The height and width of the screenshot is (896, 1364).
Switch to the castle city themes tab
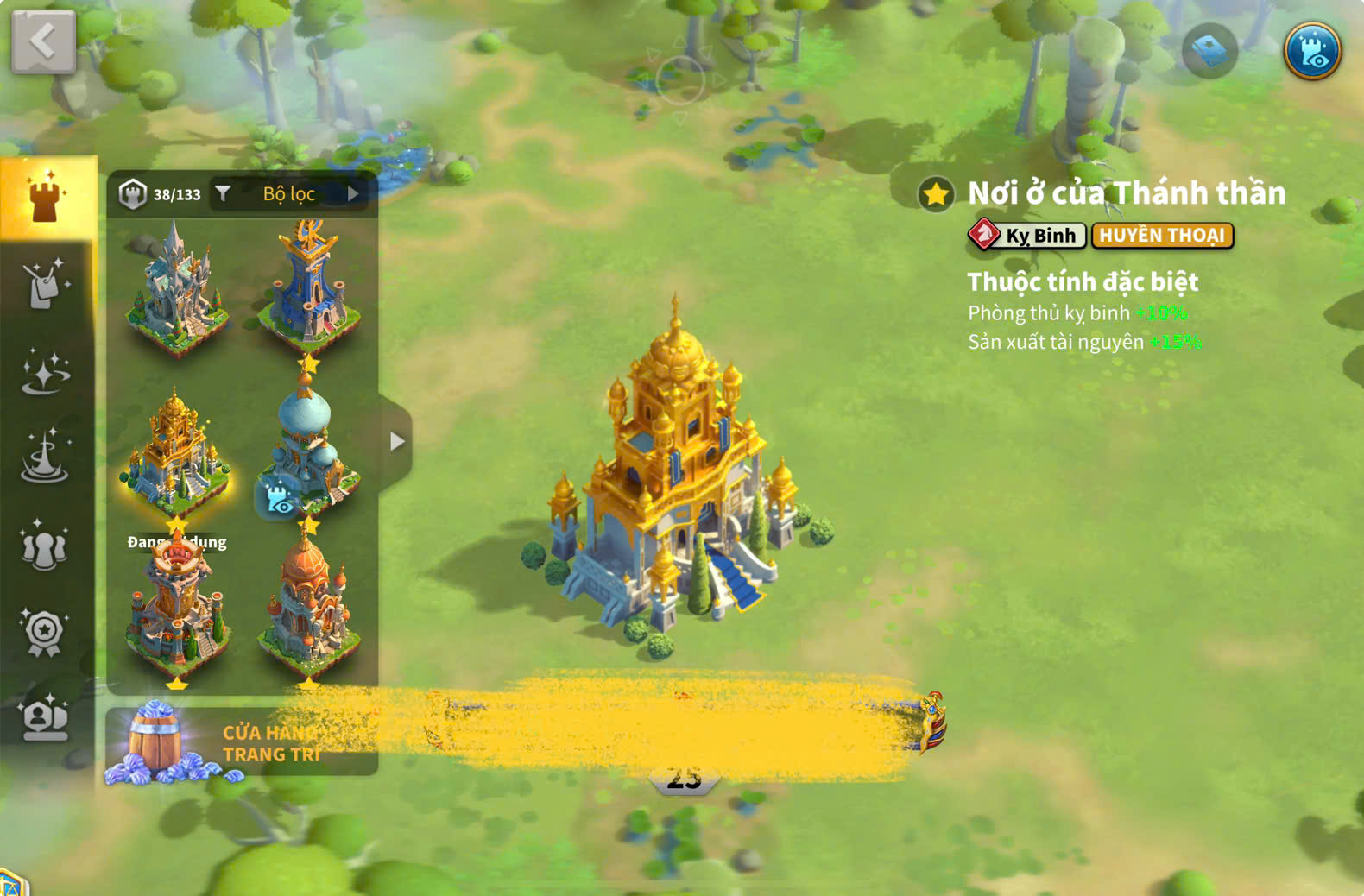[x=47, y=197]
